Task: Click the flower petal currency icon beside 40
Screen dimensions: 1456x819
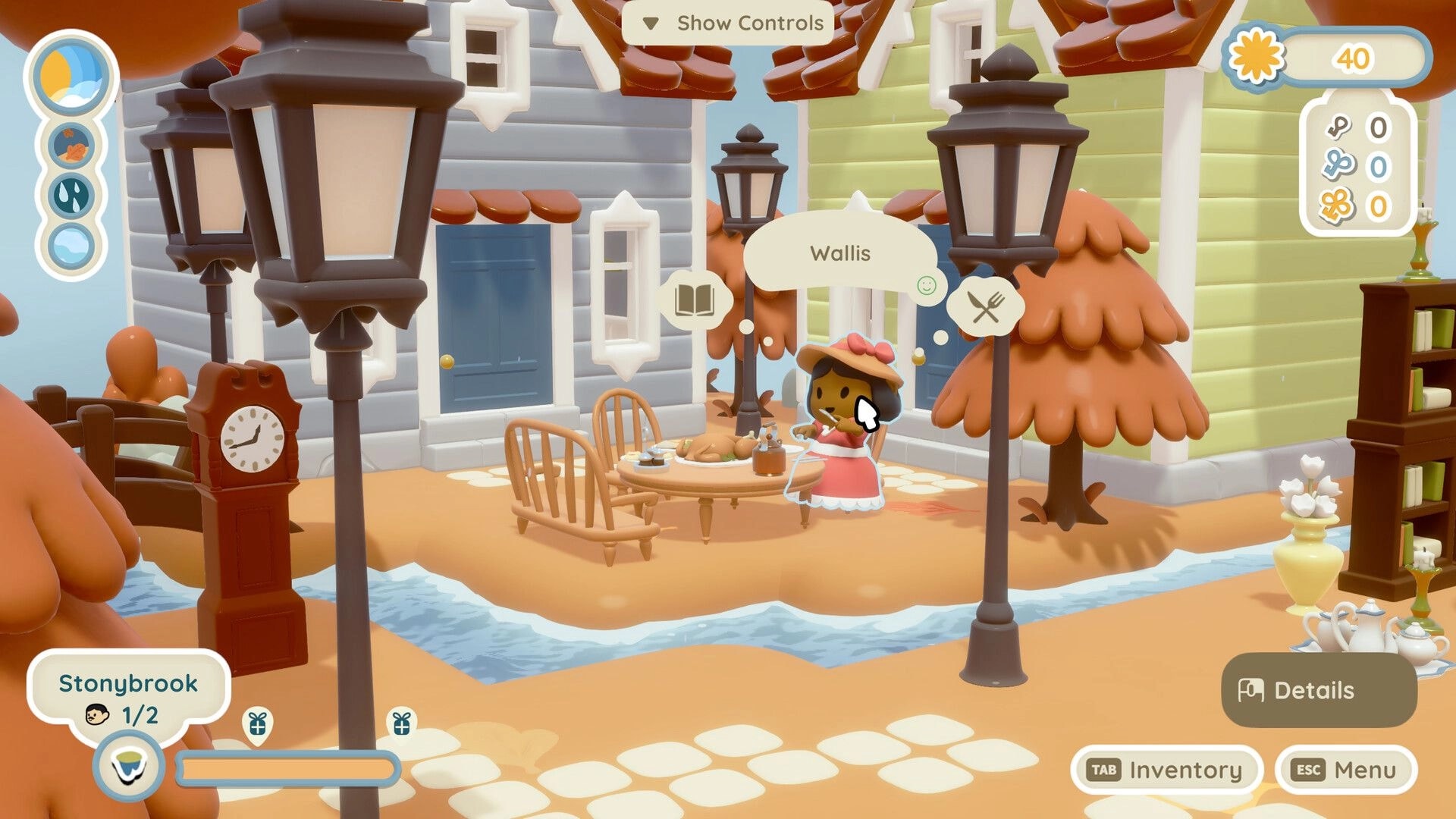Action: tap(1258, 58)
